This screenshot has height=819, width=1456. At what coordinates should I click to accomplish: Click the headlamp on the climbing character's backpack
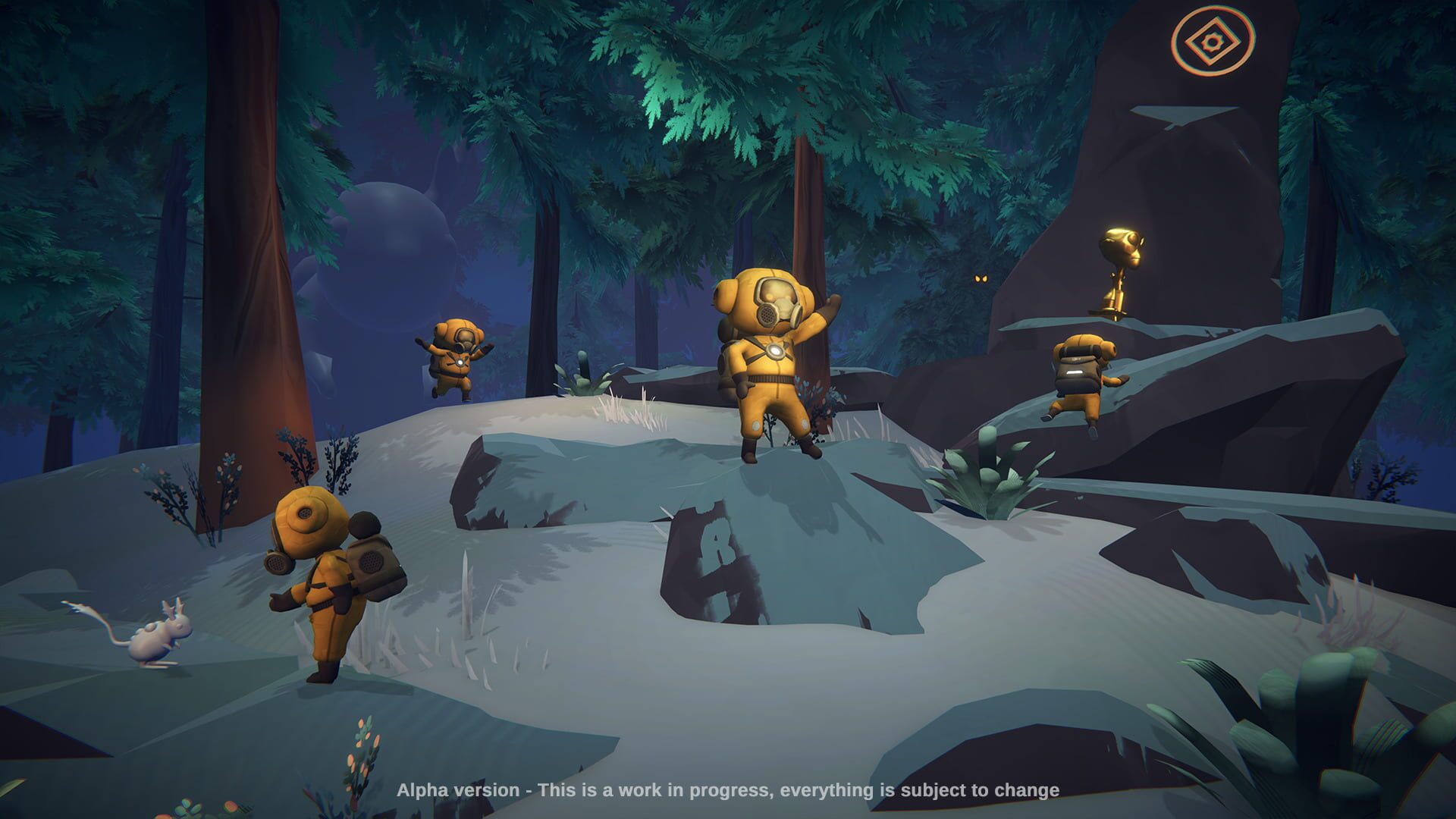point(1075,372)
